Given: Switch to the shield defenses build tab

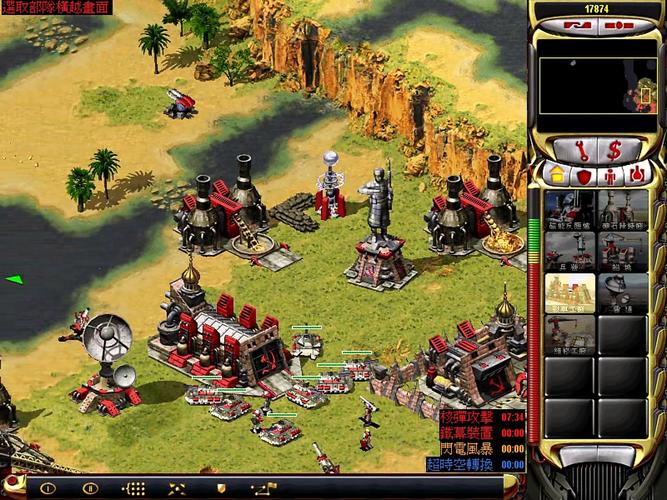Looking at the screenshot, I should tap(583, 175).
